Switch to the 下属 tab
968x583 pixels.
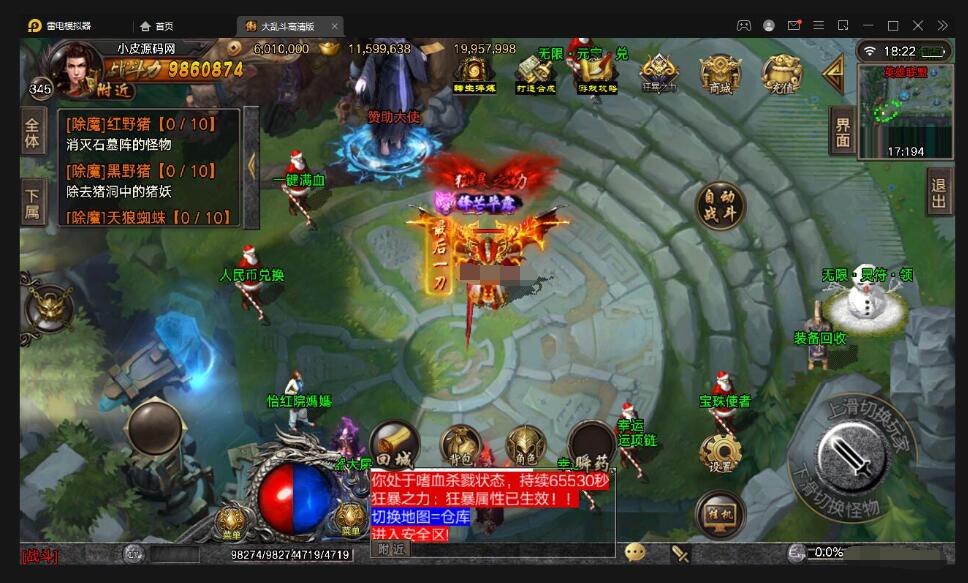point(34,202)
